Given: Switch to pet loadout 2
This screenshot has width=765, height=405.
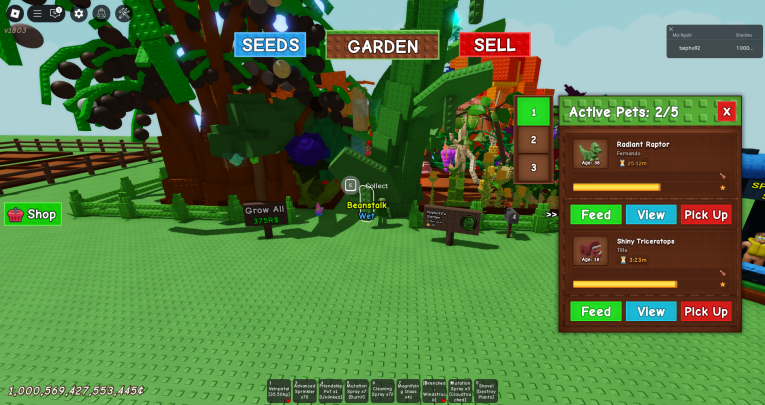Looking at the screenshot, I should coord(534,140).
